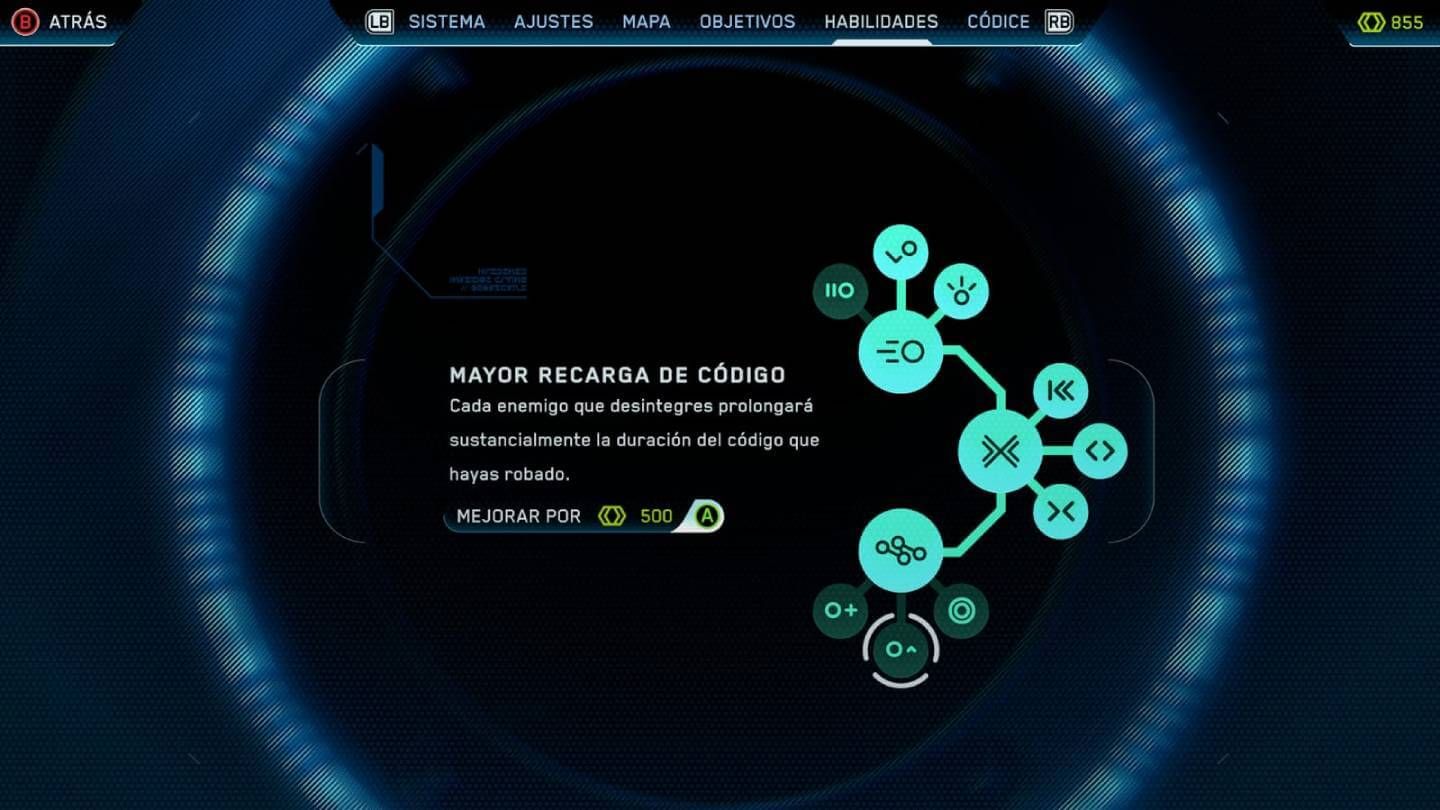
Task: Switch to the MAPA tab
Action: 645,21
